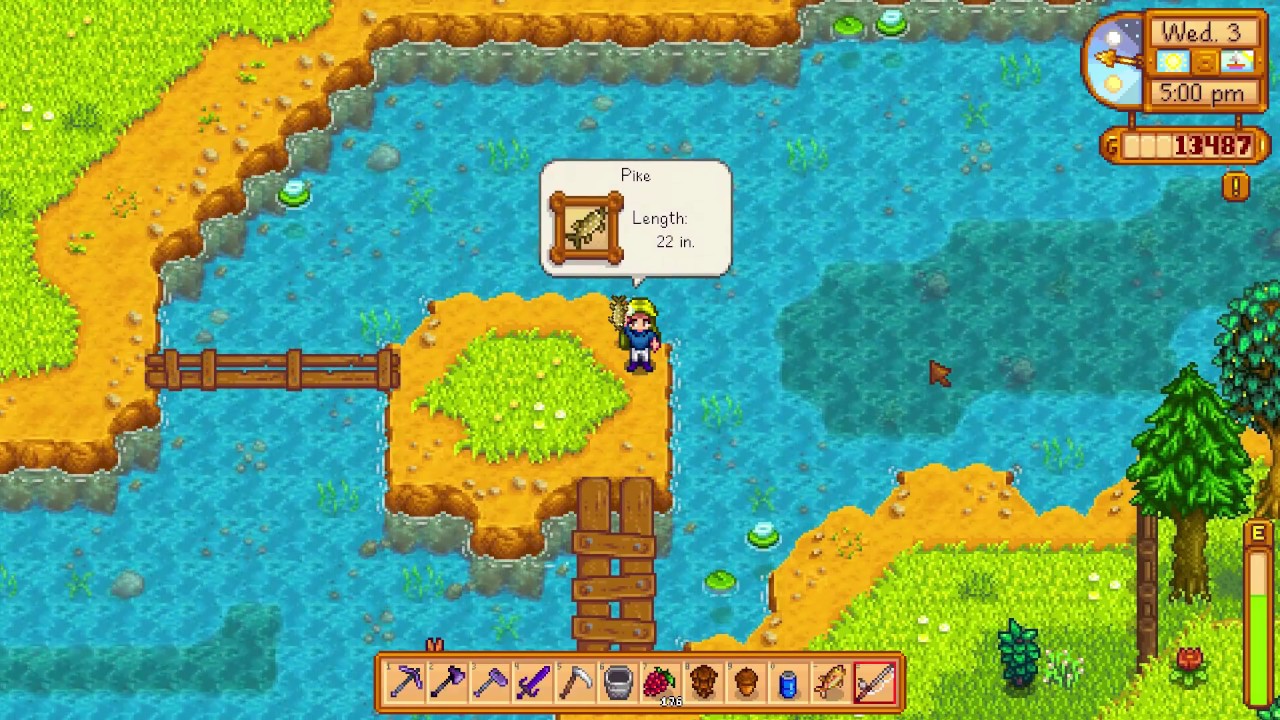Equip the fishing rod in the last toolbar slot
1280x720 pixels.
click(875, 682)
